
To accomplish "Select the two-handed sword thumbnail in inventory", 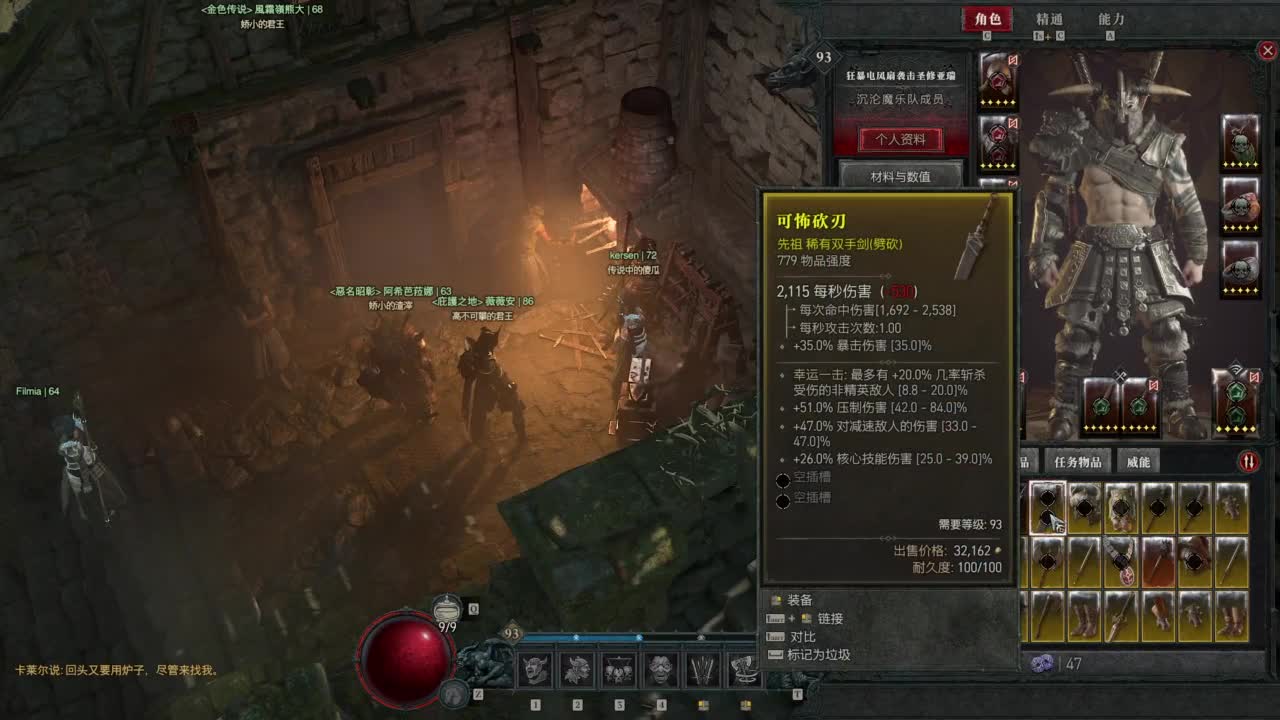I will coord(1047,507).
